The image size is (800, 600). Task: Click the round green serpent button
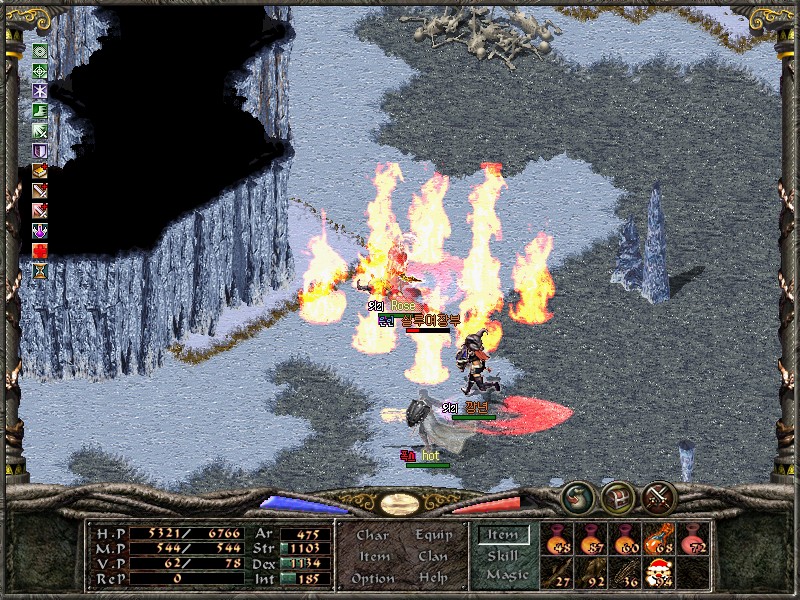point(576,497)
